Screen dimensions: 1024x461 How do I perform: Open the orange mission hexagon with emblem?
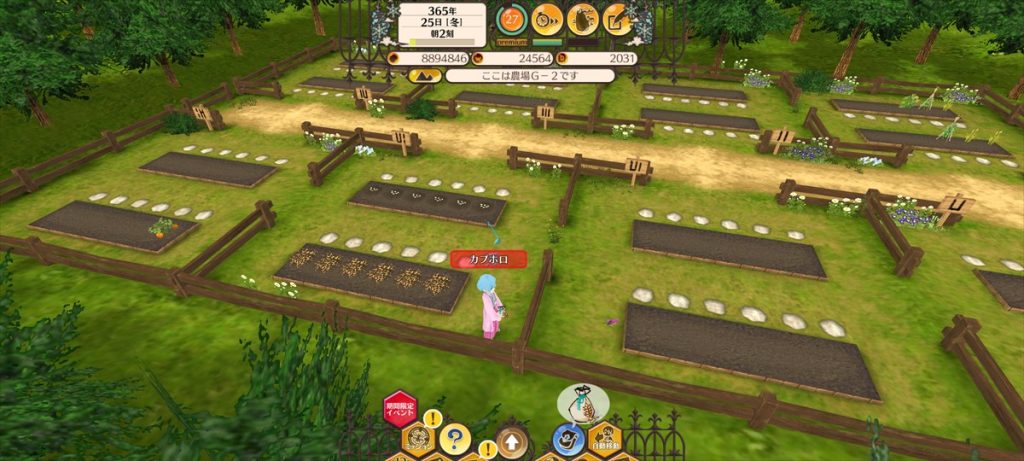coord(418,440)
